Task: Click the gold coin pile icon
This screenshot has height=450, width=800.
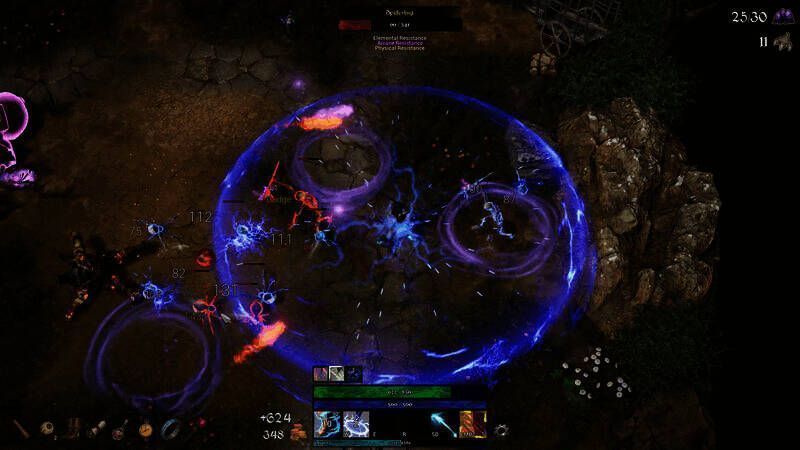Action: [x=298, y=434]
